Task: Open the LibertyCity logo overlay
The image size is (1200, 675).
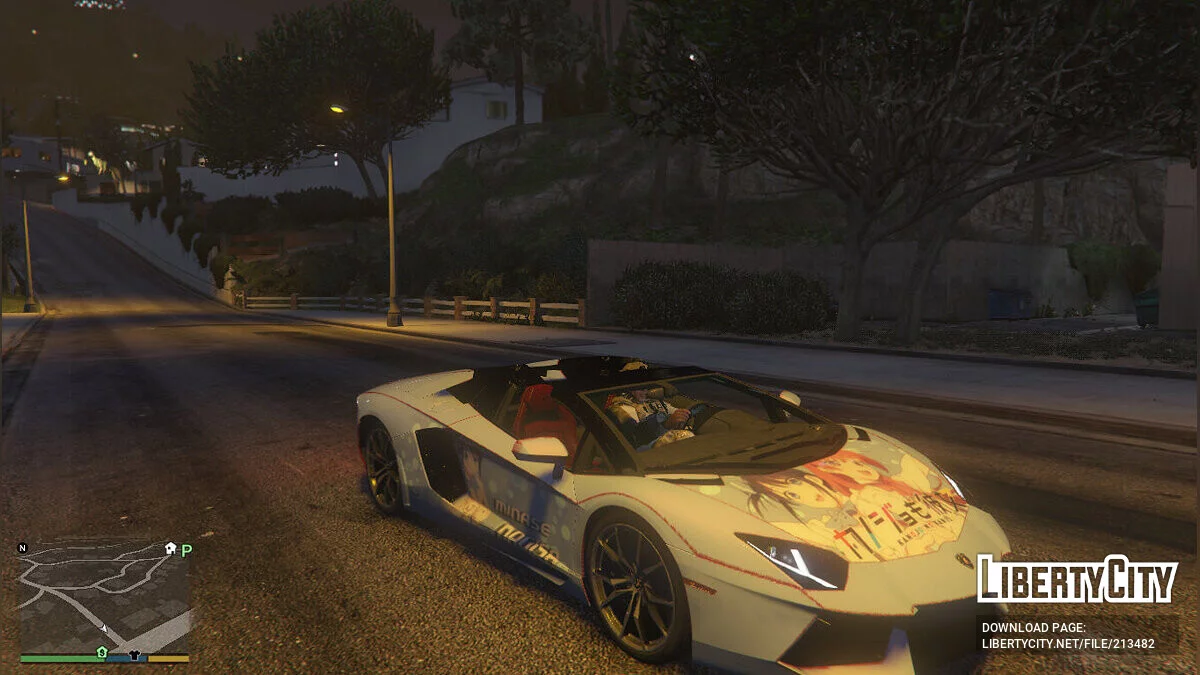Action: (x=1077, y=579)
